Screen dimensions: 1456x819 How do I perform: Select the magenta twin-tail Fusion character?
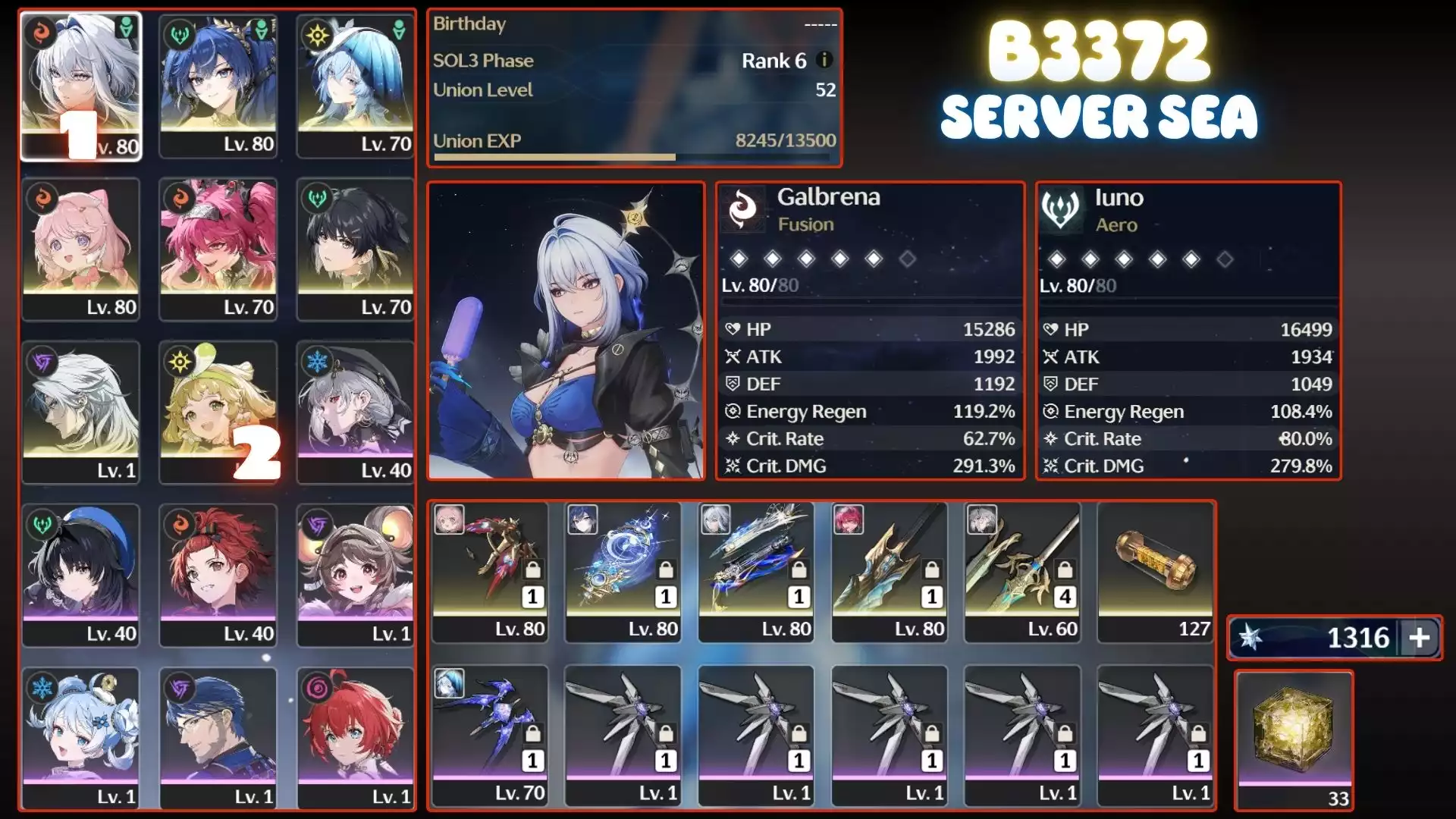tap(218, 249)
